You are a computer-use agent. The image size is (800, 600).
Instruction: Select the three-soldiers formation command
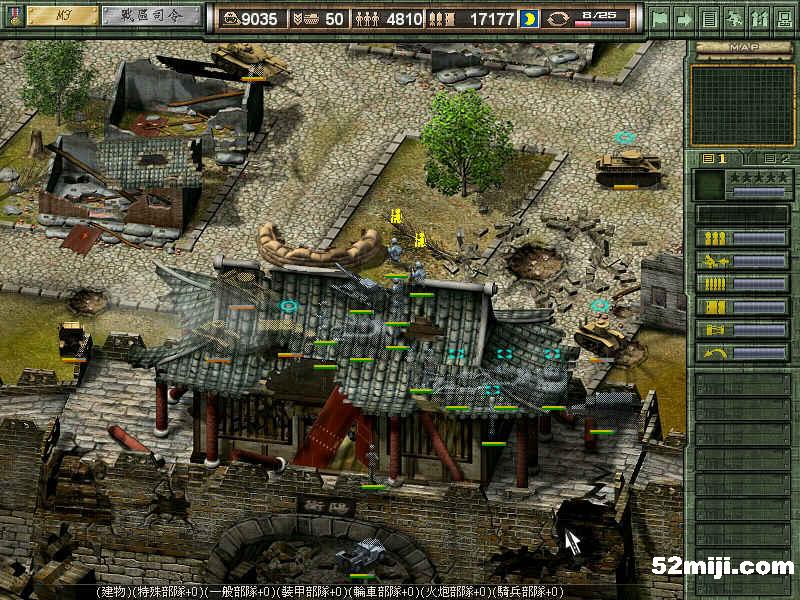pos(715,238)
